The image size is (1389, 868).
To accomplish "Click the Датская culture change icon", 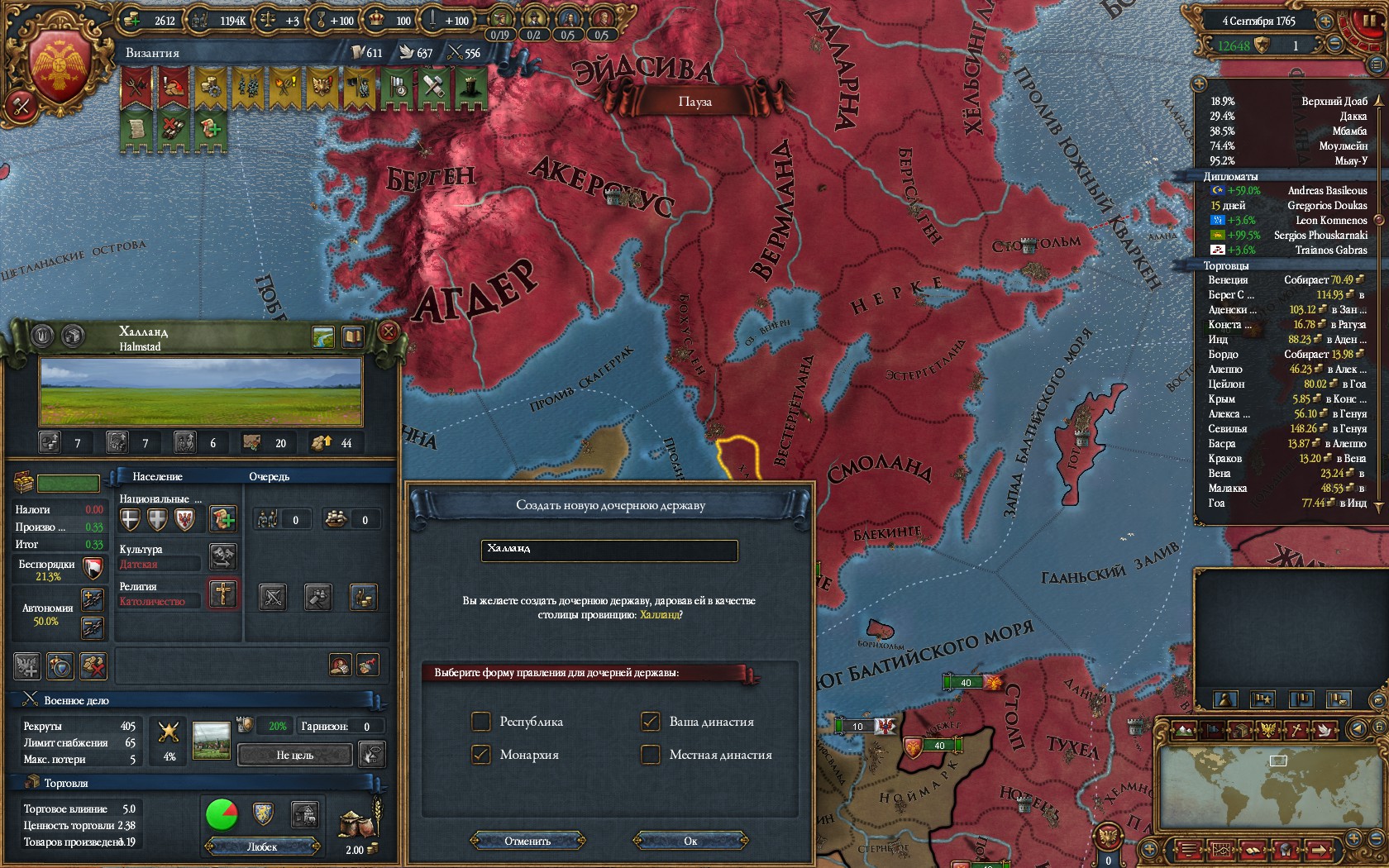I will pos(223,556).
